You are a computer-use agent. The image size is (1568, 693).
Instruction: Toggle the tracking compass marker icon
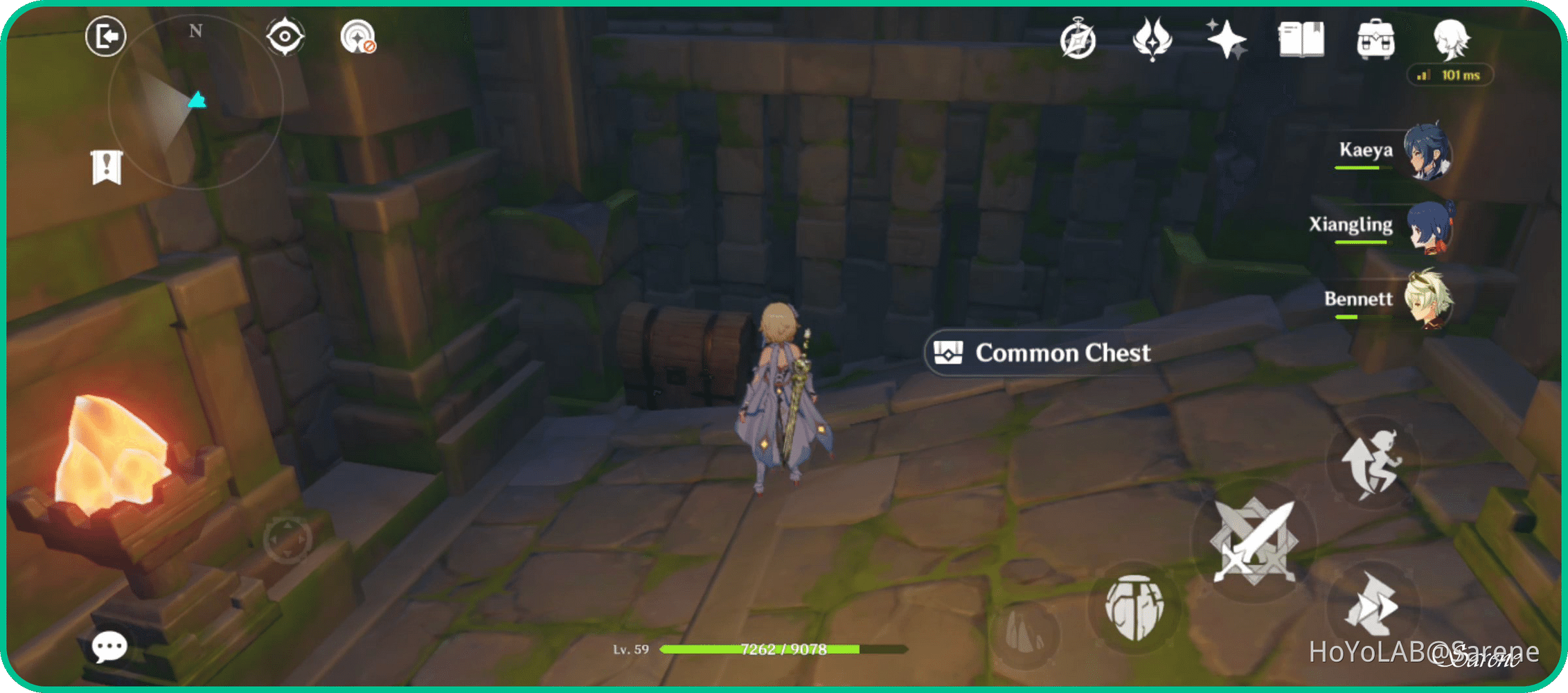(x=284, y=36)
